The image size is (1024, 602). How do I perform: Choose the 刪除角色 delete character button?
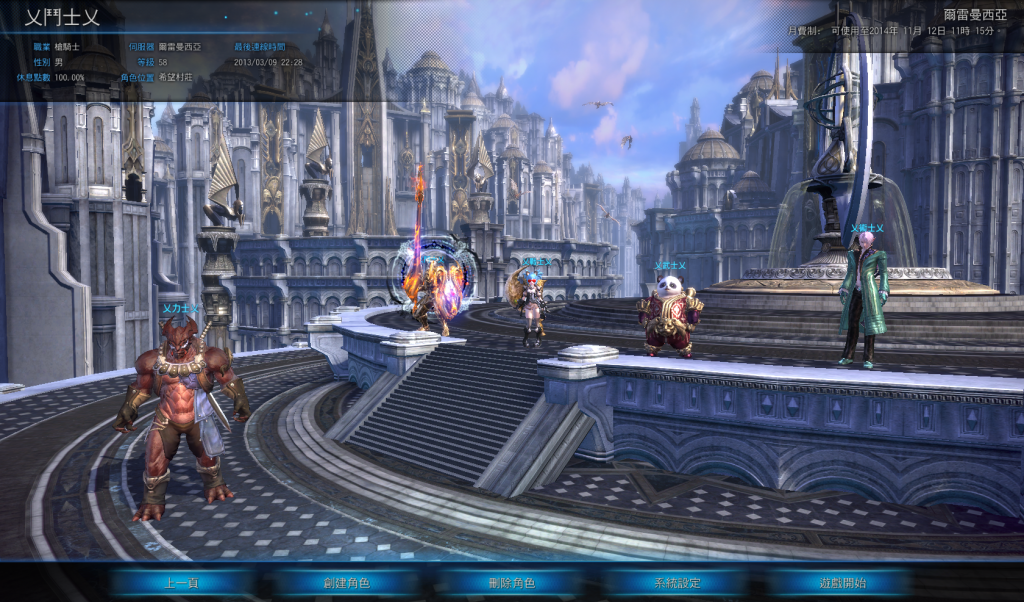tap(512, 582)
